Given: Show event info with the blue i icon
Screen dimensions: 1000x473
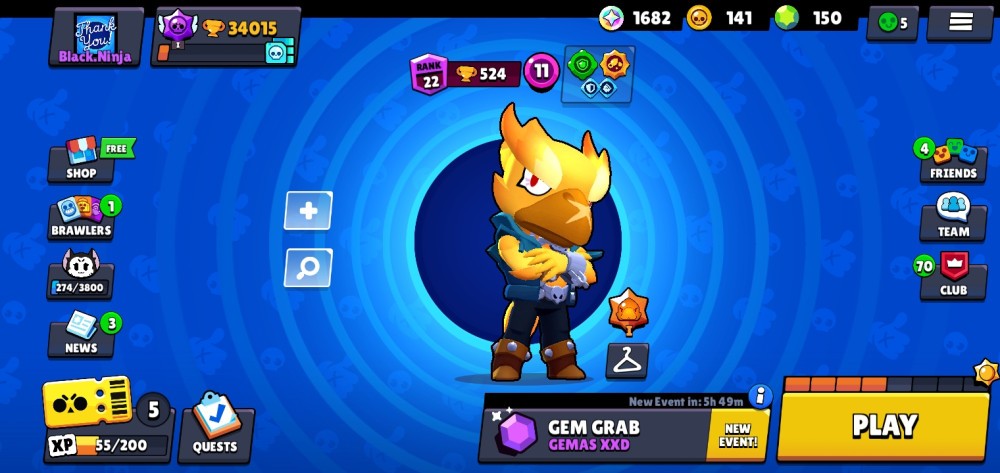Looking at the screenshot, I should 760,396.
